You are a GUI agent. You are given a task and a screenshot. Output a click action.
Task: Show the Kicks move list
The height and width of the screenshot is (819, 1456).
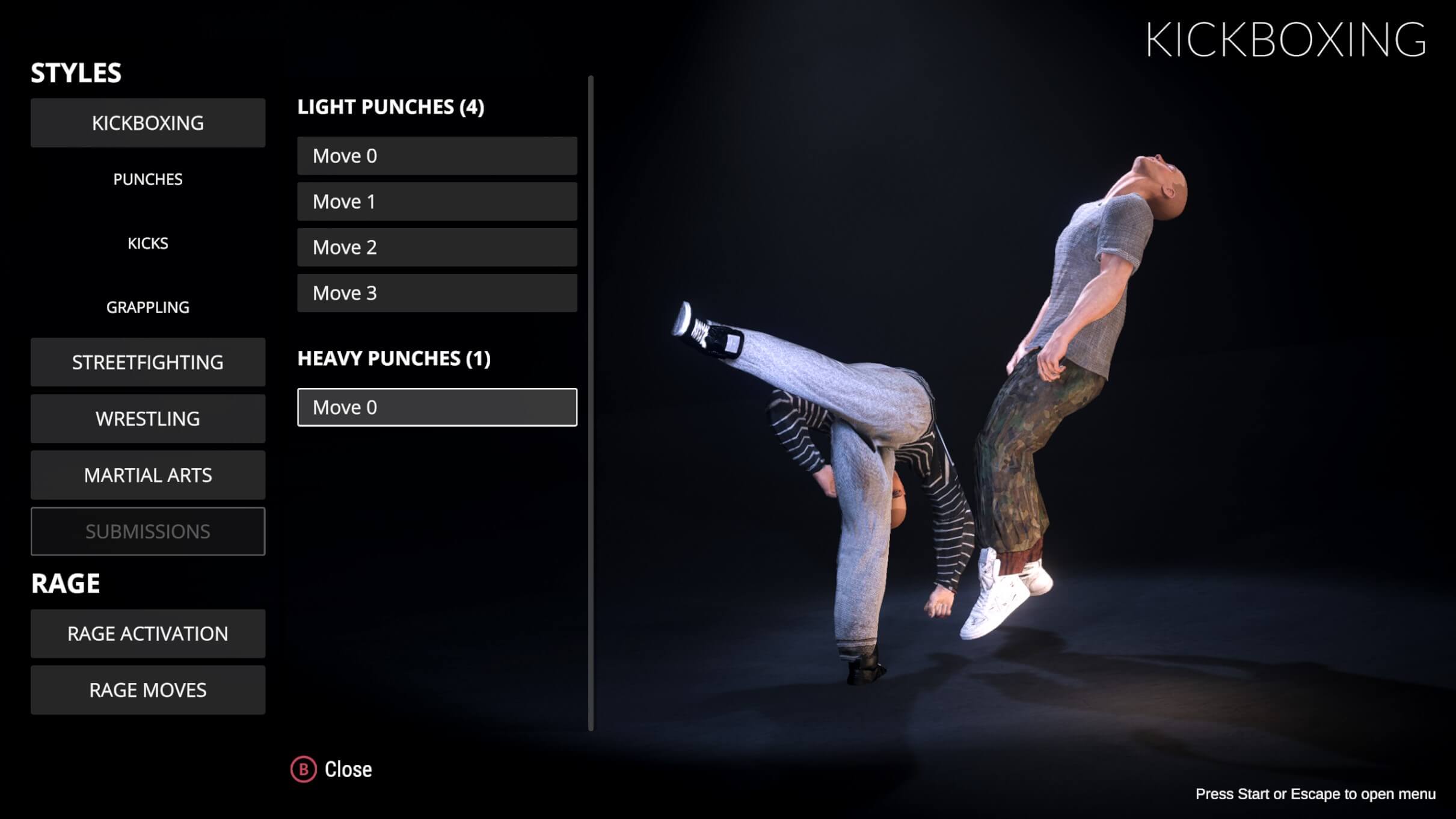(x=147, y=243)
